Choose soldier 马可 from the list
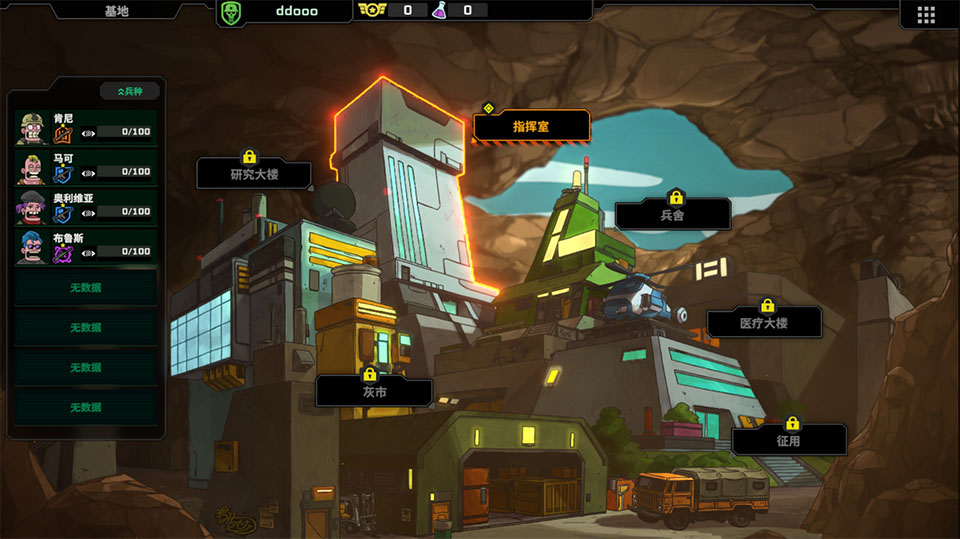960x539 pixels. tap(85, 168)
